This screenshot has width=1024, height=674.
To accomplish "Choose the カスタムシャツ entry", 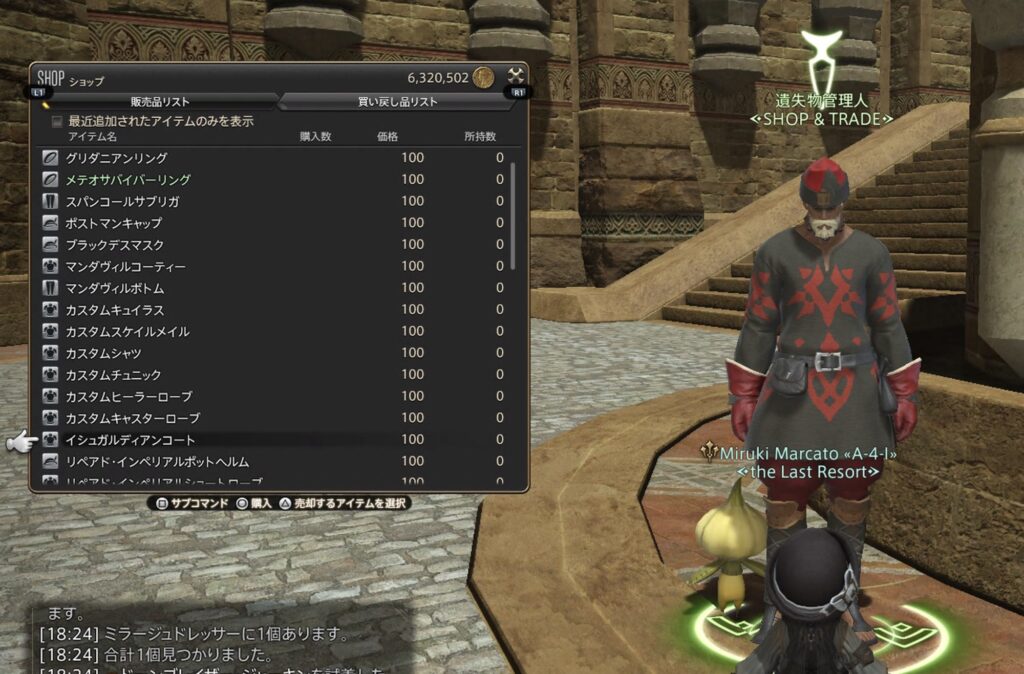I will 103,354.
